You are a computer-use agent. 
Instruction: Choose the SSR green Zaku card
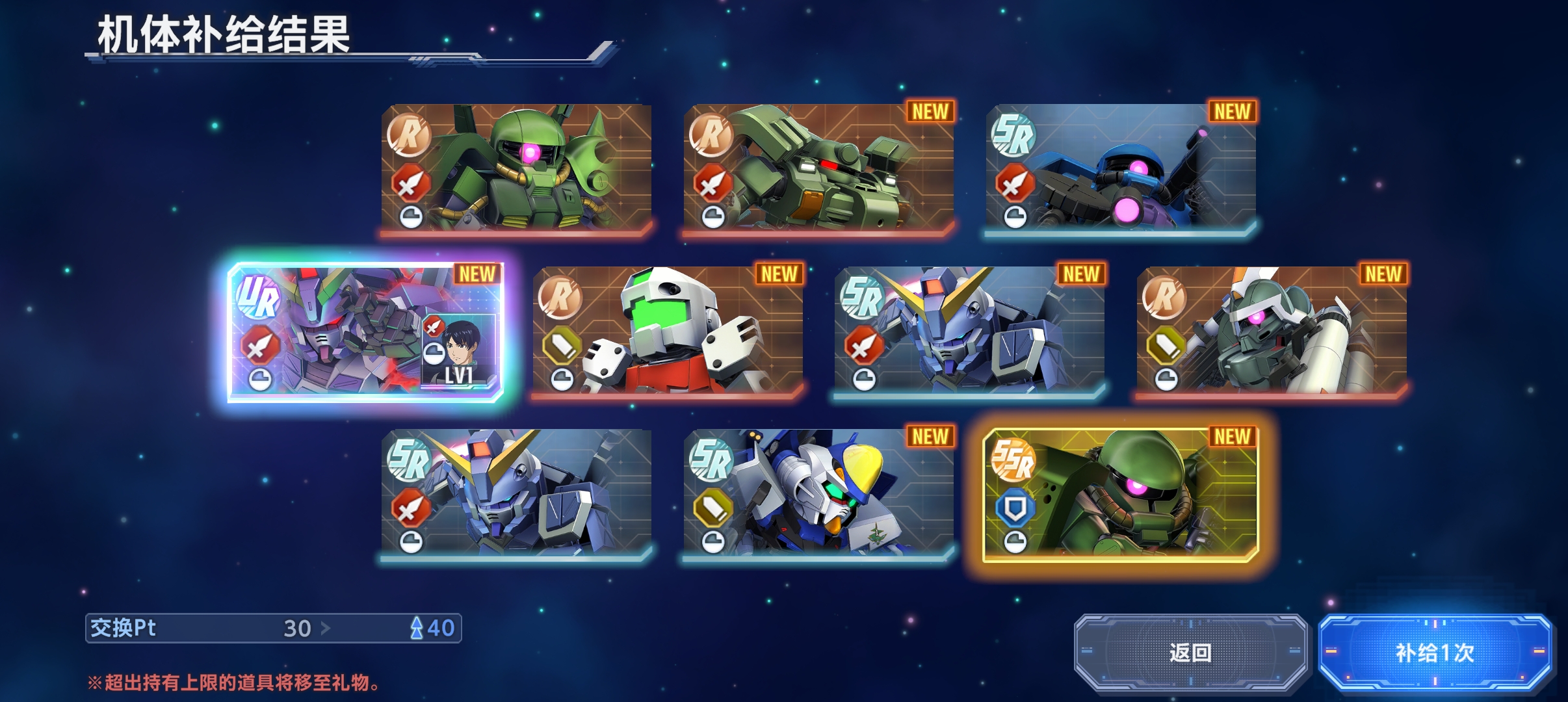point(1120,494)
